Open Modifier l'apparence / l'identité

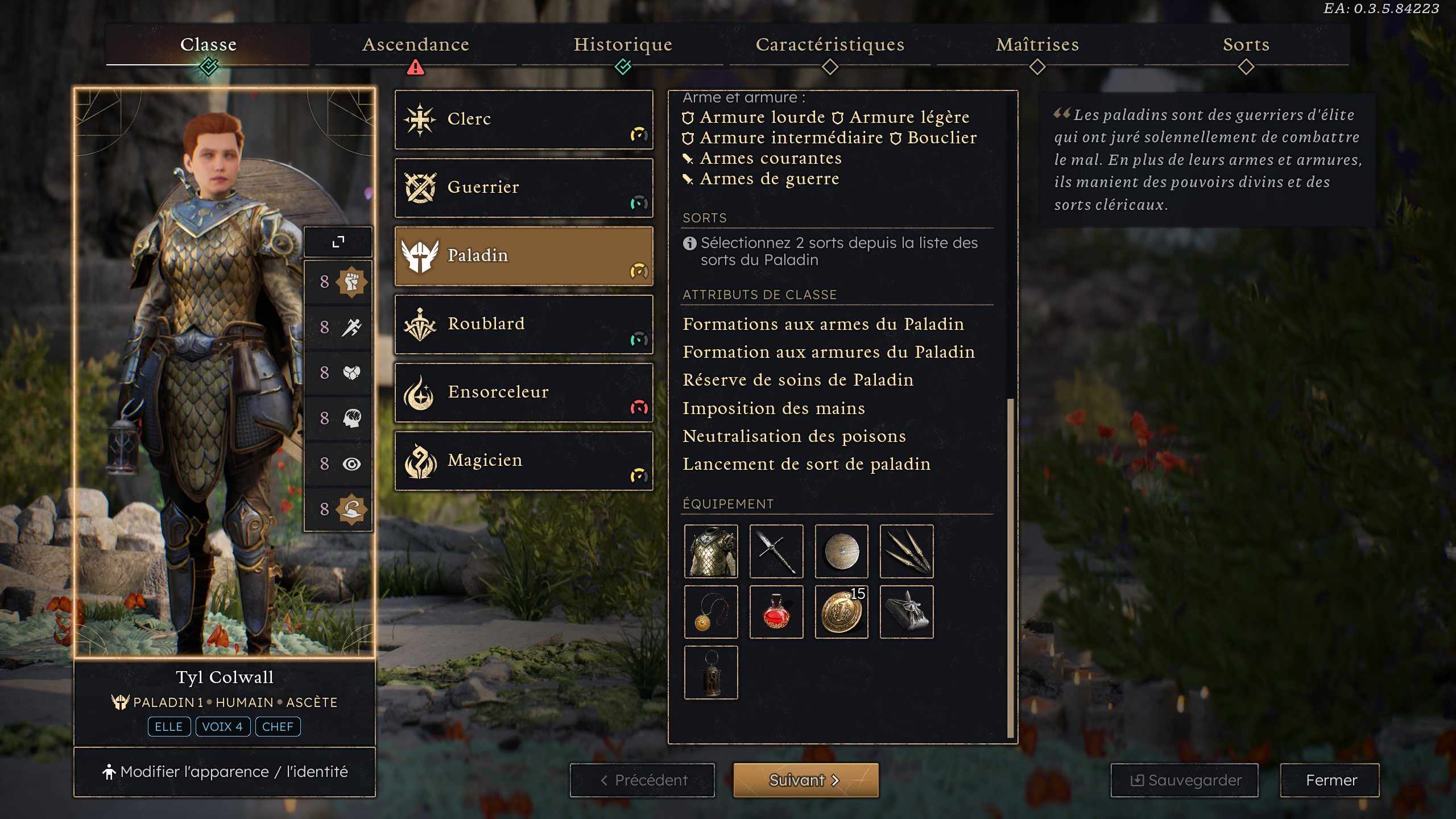[225, 772]
